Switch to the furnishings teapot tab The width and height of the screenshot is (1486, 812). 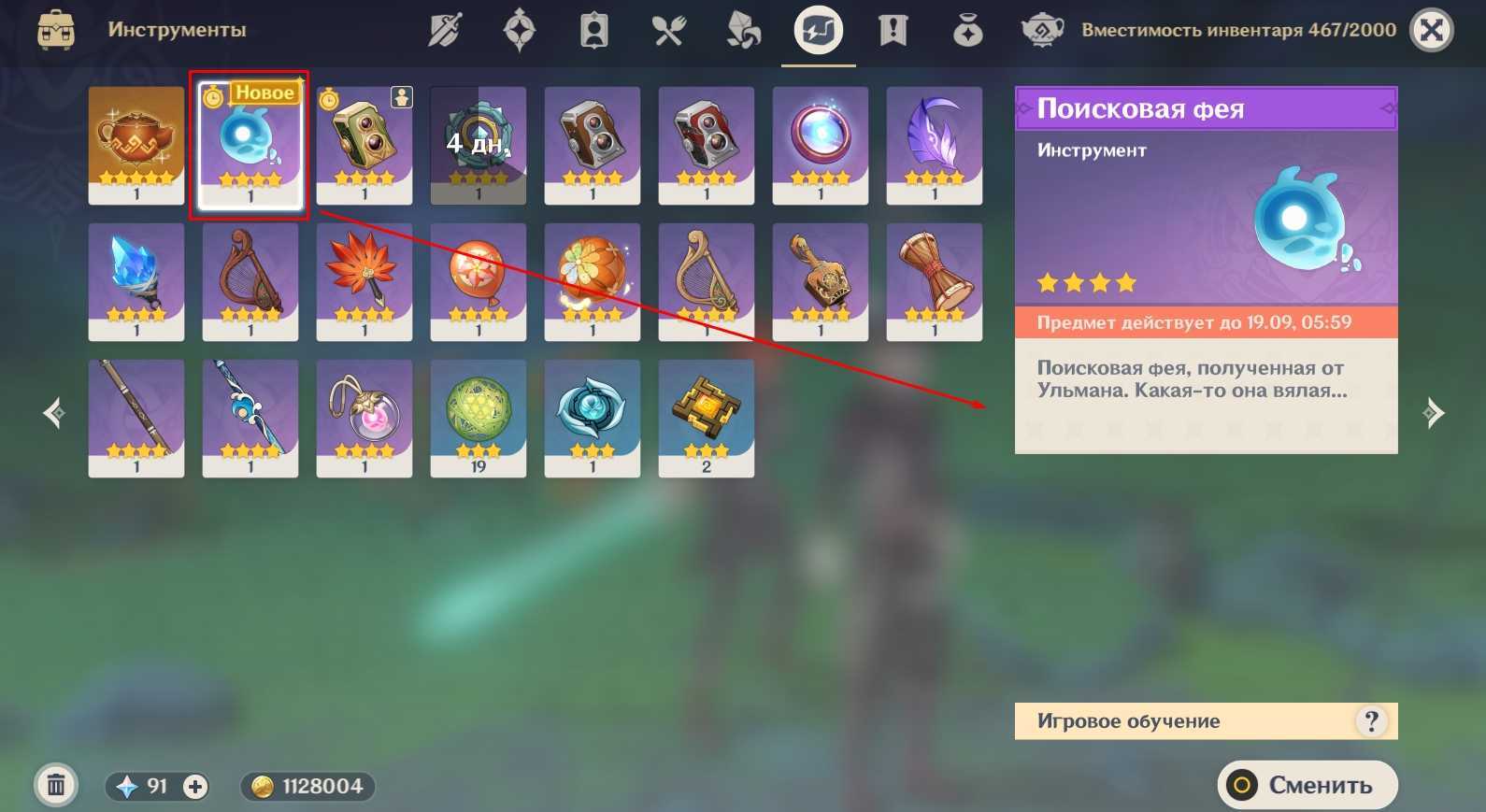[1042, 31]
